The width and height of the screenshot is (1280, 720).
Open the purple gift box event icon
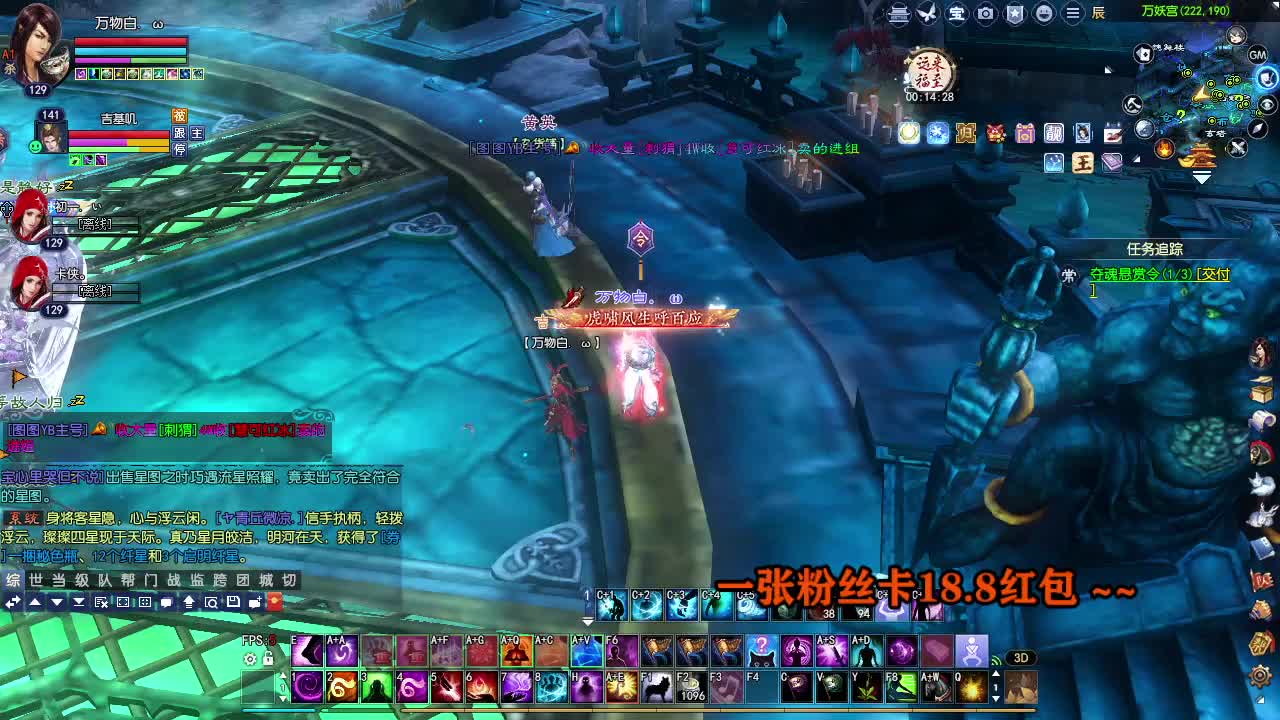tap(1024, 134)
